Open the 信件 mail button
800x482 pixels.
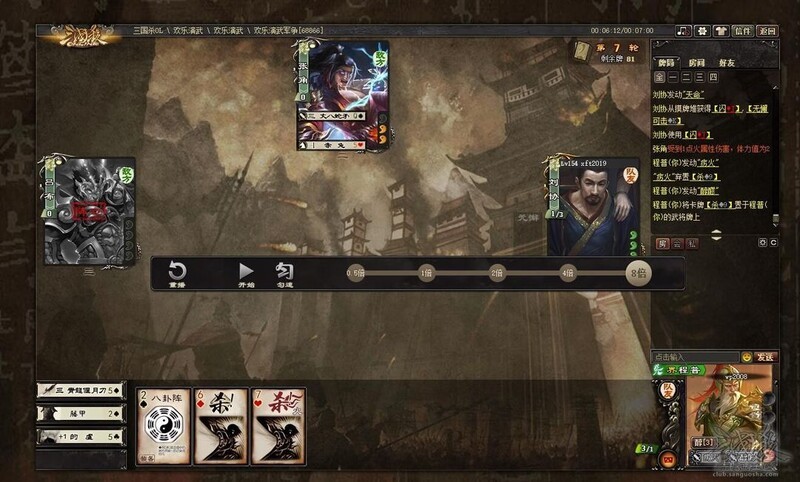pos(741,31)
